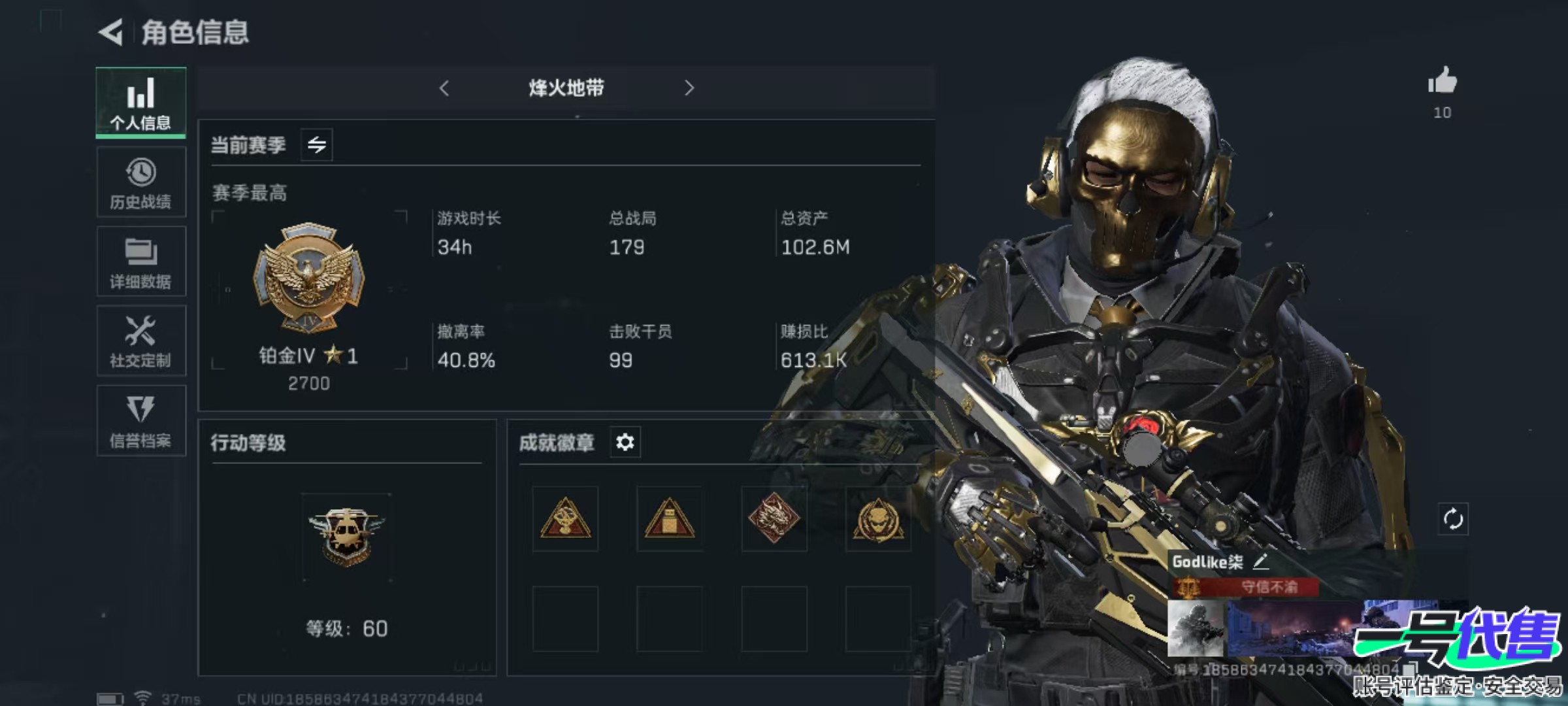Select the 铂金IV rank emblem
This screenshot has width=1568, height=706.
pos(308,278)
